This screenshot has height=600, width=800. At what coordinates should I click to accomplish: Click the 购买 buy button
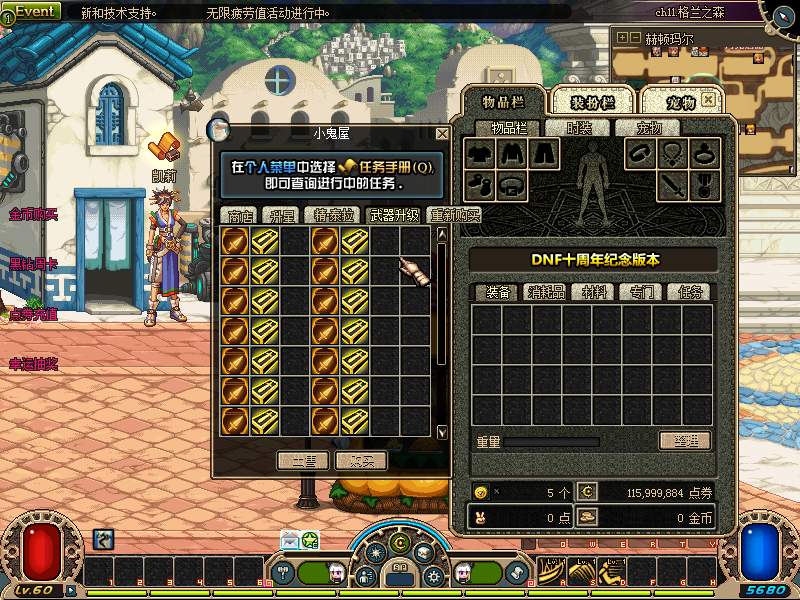[x=361, y=461]
